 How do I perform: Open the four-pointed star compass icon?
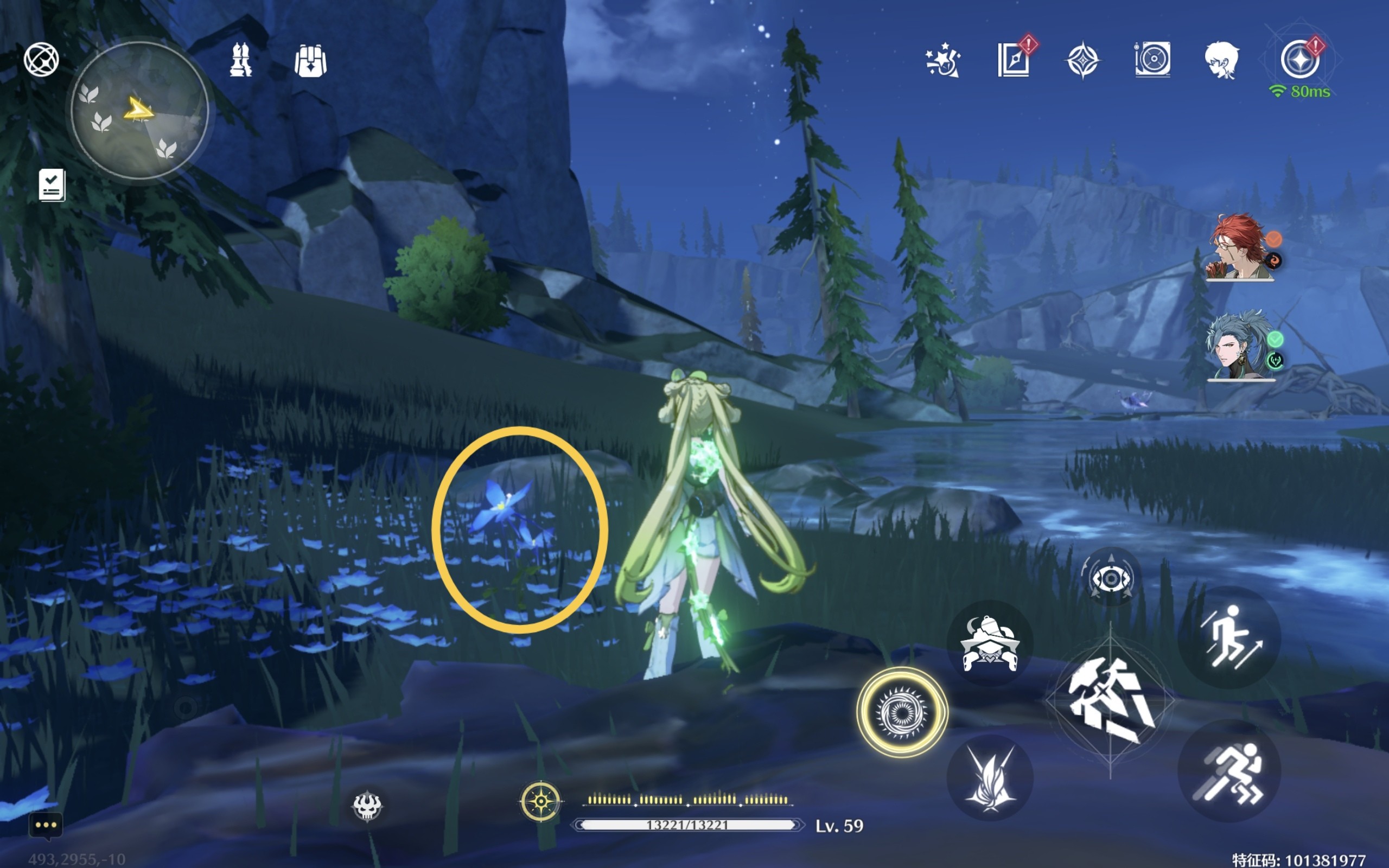[x=1082, y=60]
